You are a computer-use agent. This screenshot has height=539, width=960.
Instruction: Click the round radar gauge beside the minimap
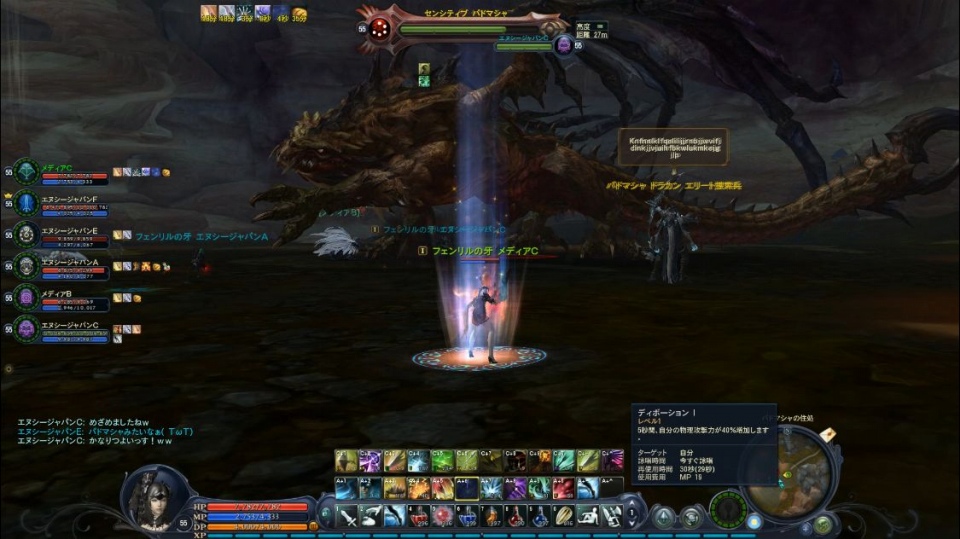coord(727,508)
